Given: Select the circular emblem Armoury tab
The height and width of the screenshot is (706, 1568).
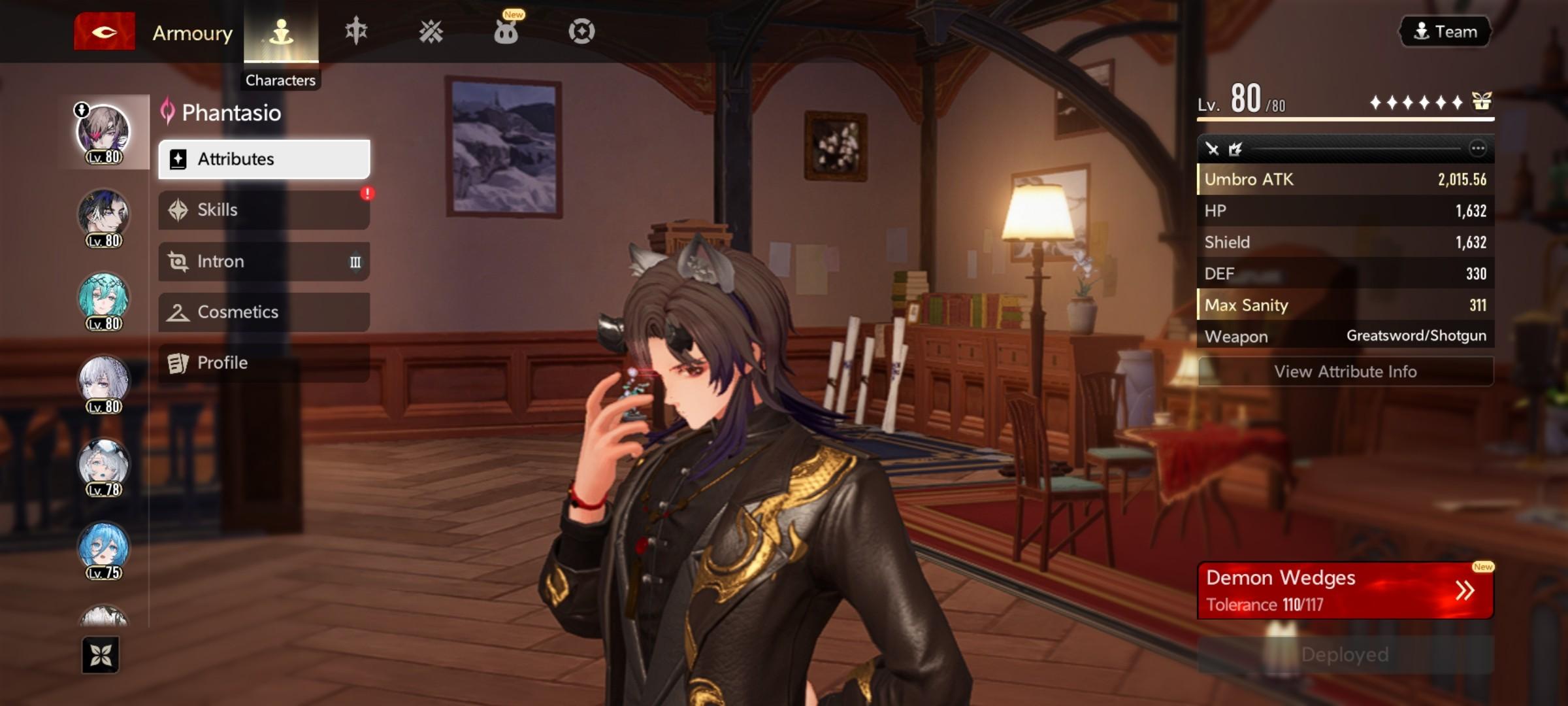Looking at the screenshot, I should tap(581, 31).
